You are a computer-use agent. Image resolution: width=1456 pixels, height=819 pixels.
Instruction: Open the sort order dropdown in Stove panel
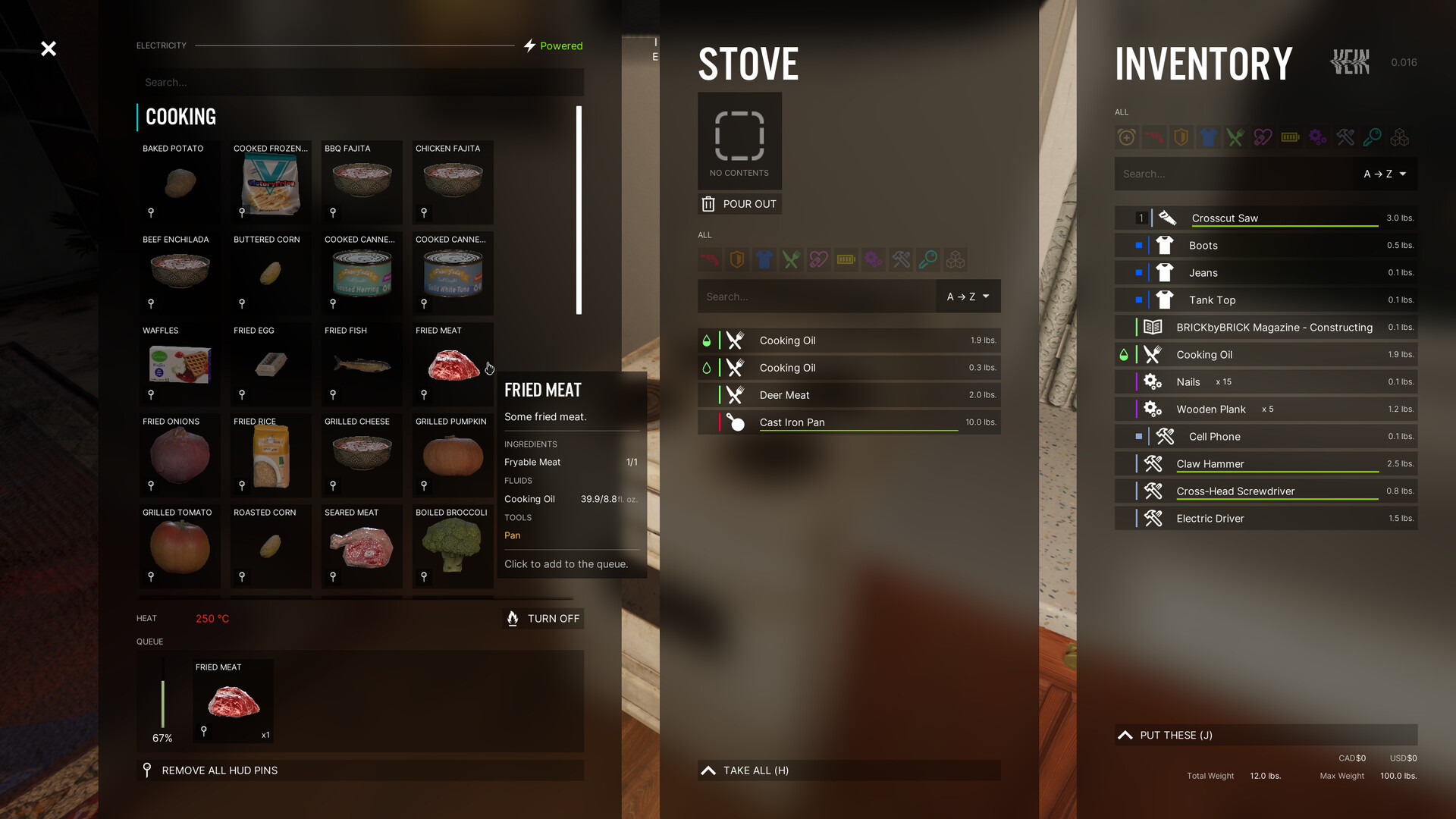[x=967, y=296]
